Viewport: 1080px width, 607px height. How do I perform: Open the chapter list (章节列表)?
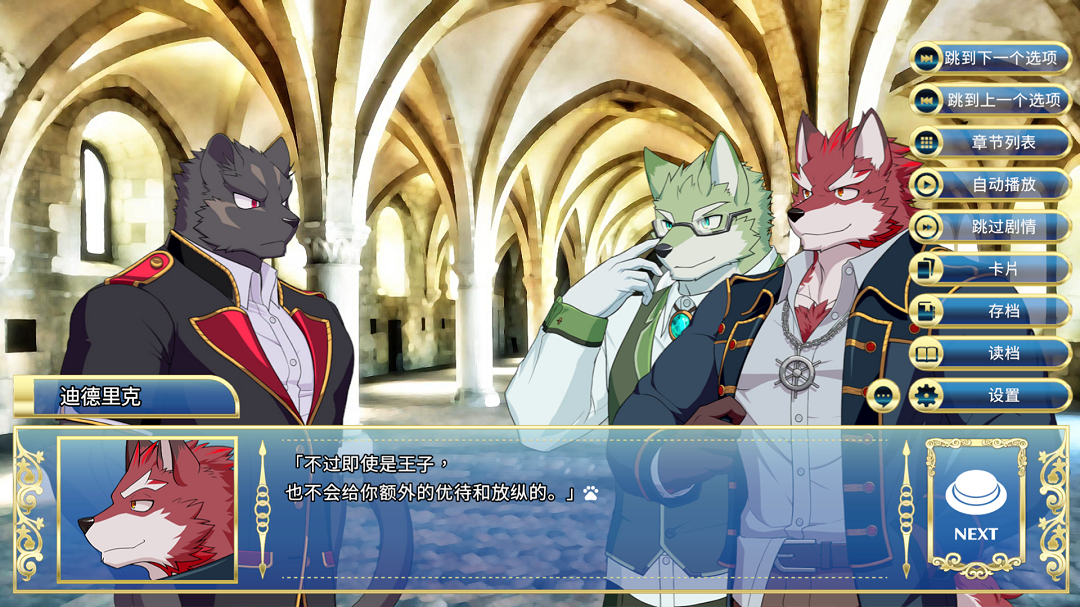point(990,142)
